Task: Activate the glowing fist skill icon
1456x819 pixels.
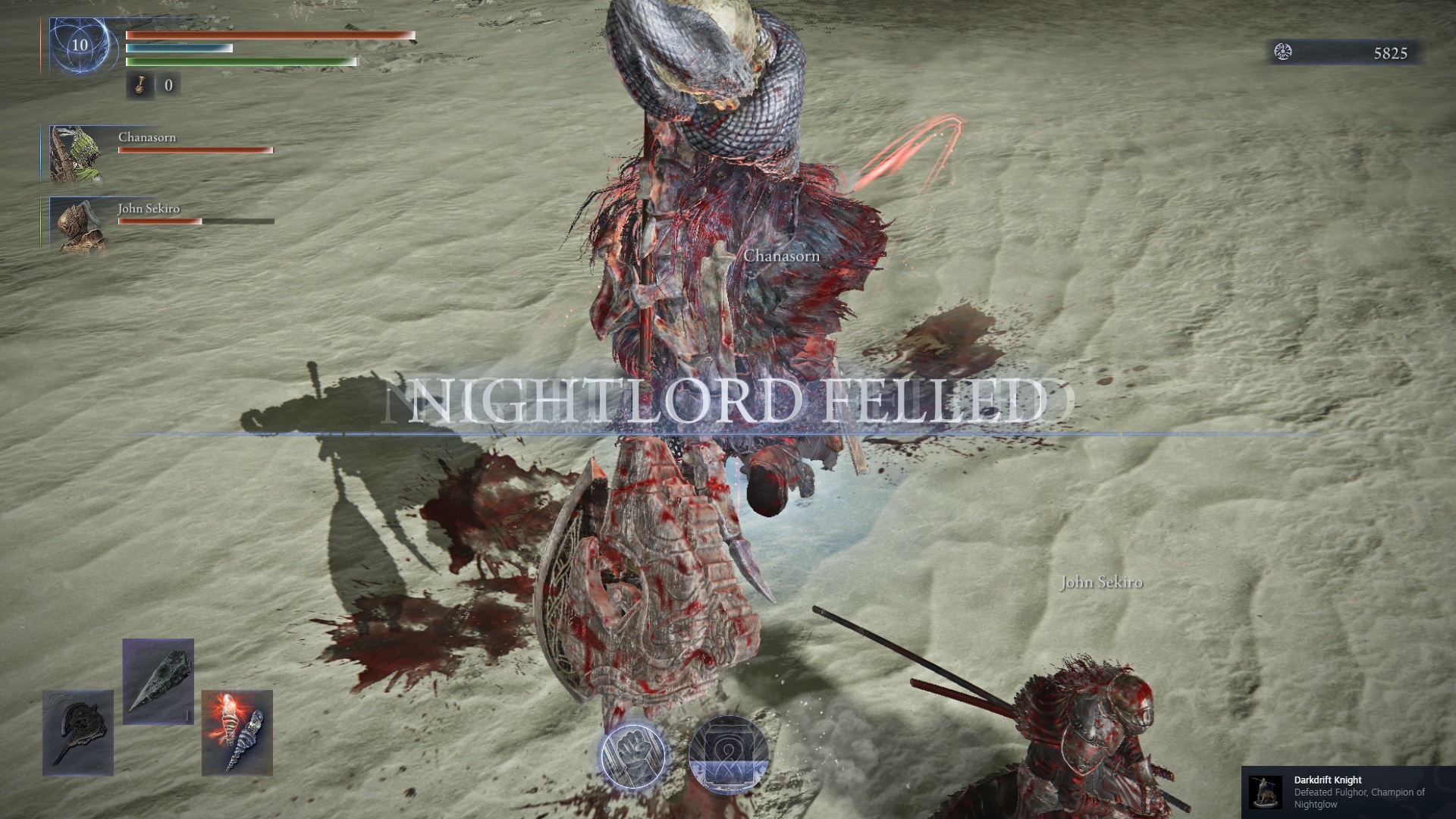Action: coord(633,755)
